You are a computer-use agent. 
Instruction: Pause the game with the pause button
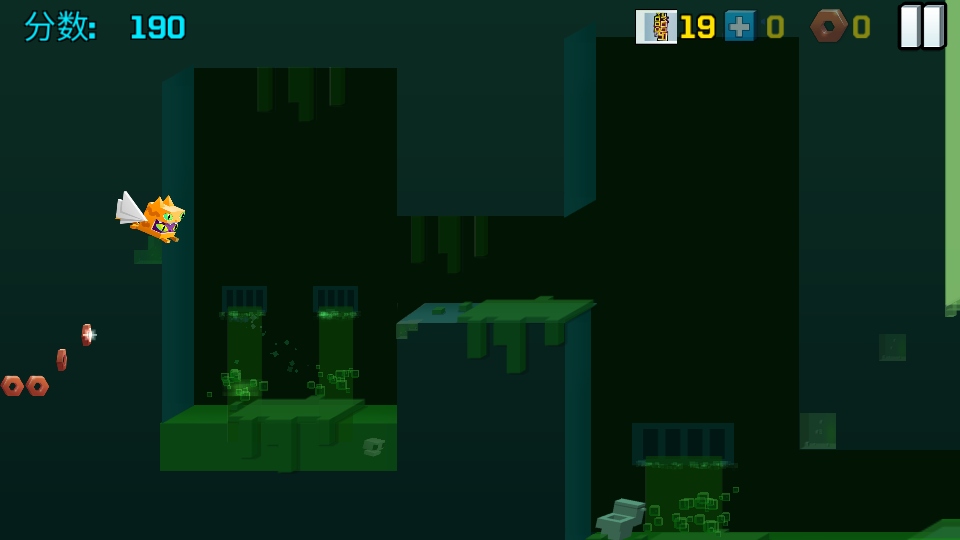921,26
